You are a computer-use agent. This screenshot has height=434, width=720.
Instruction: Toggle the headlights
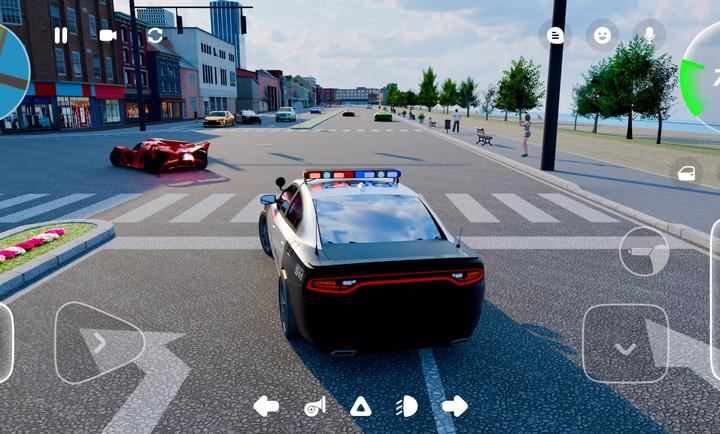pyautogui.click(x=407, y=406)
